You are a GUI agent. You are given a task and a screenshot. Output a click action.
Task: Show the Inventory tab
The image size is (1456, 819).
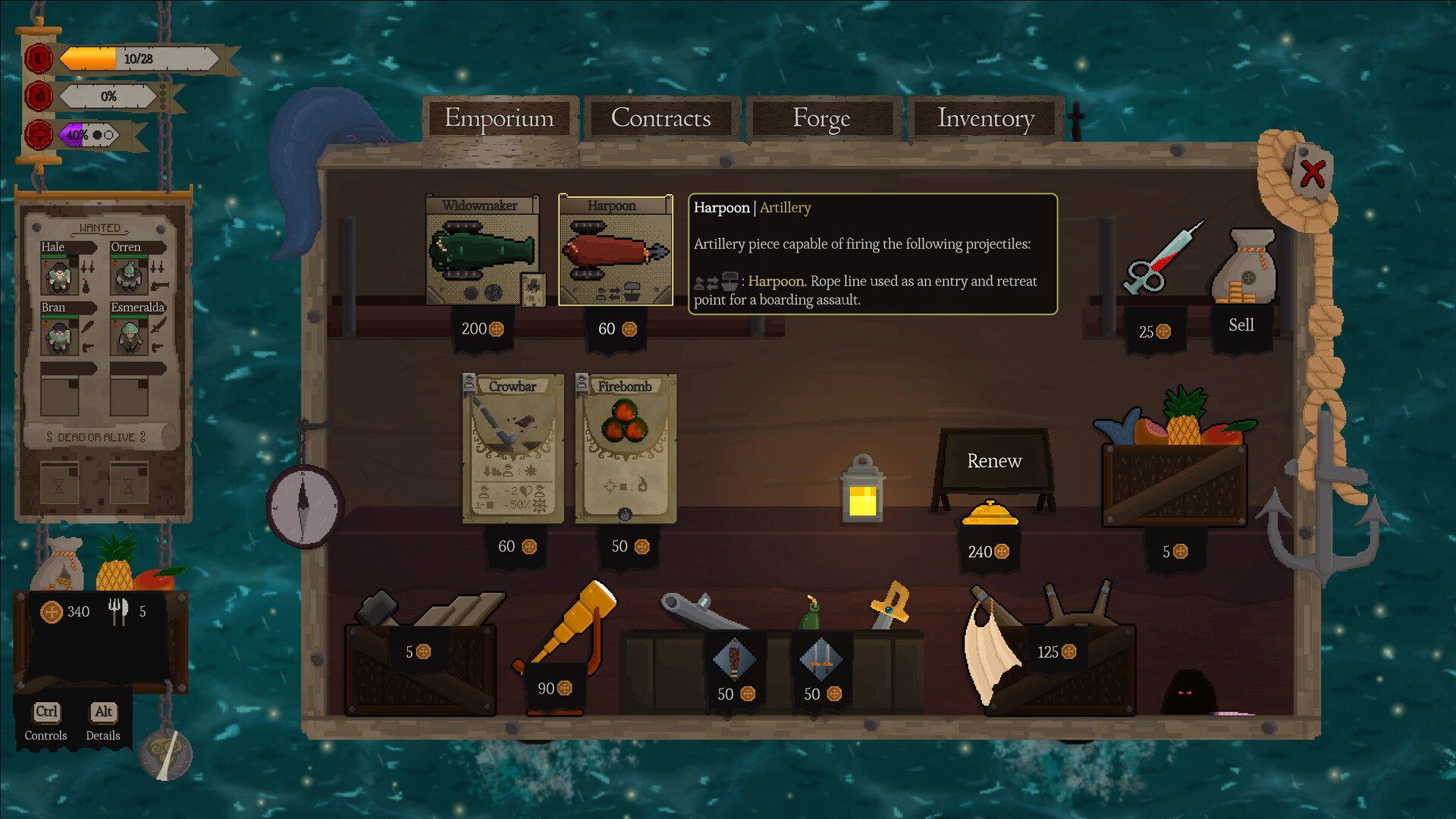click(x=985, y=119)
